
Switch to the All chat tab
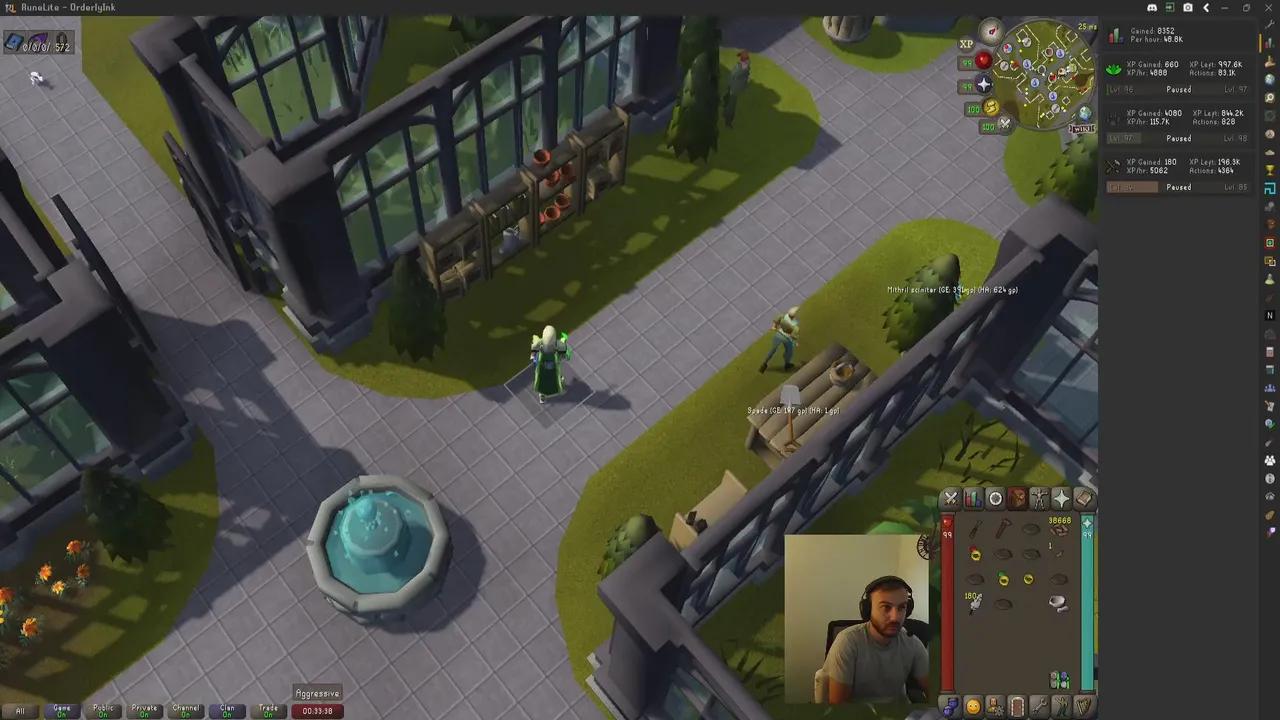click(x=20, y=709)
